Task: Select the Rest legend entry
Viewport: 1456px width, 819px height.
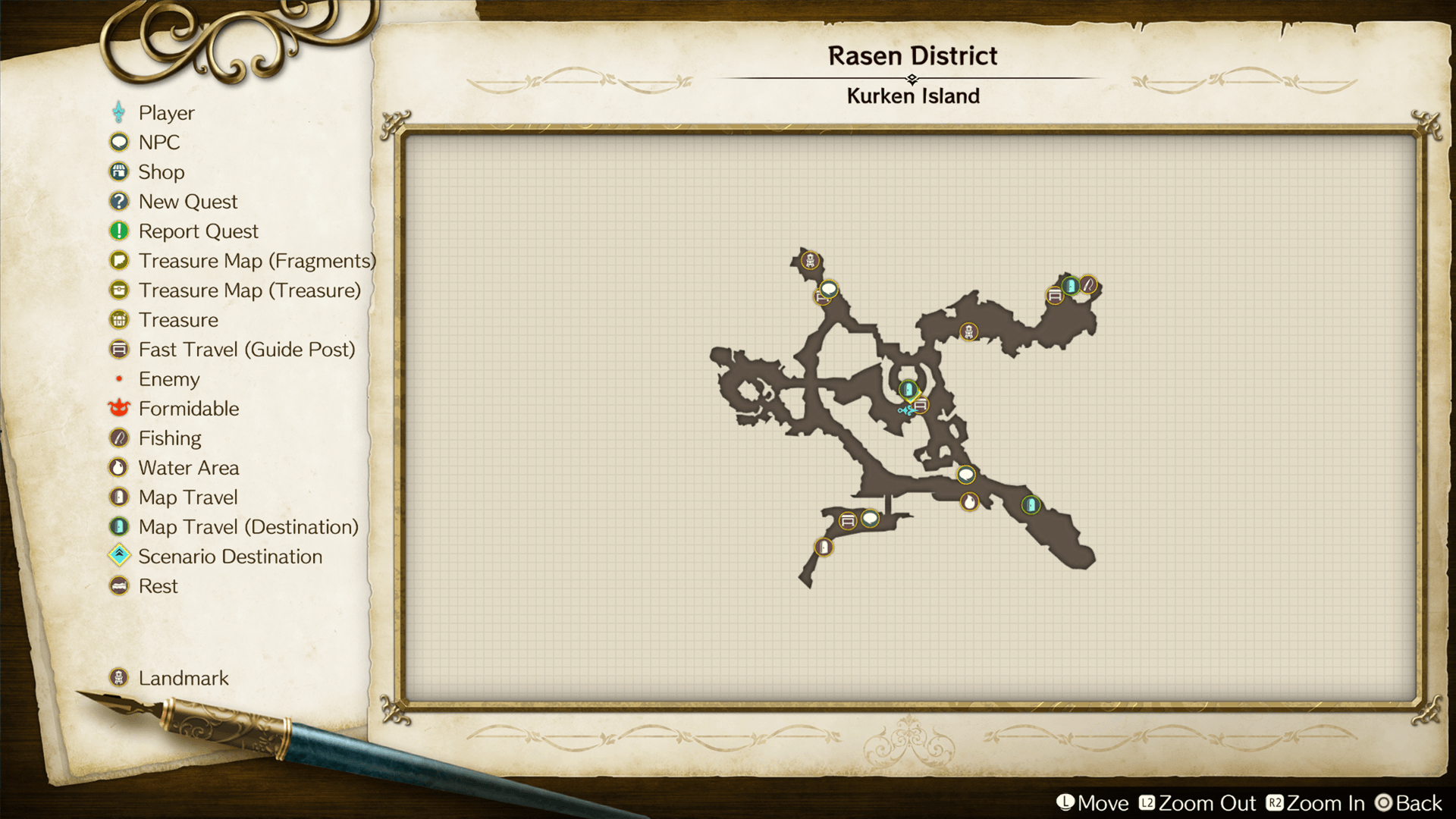Action: click(158, 586)
